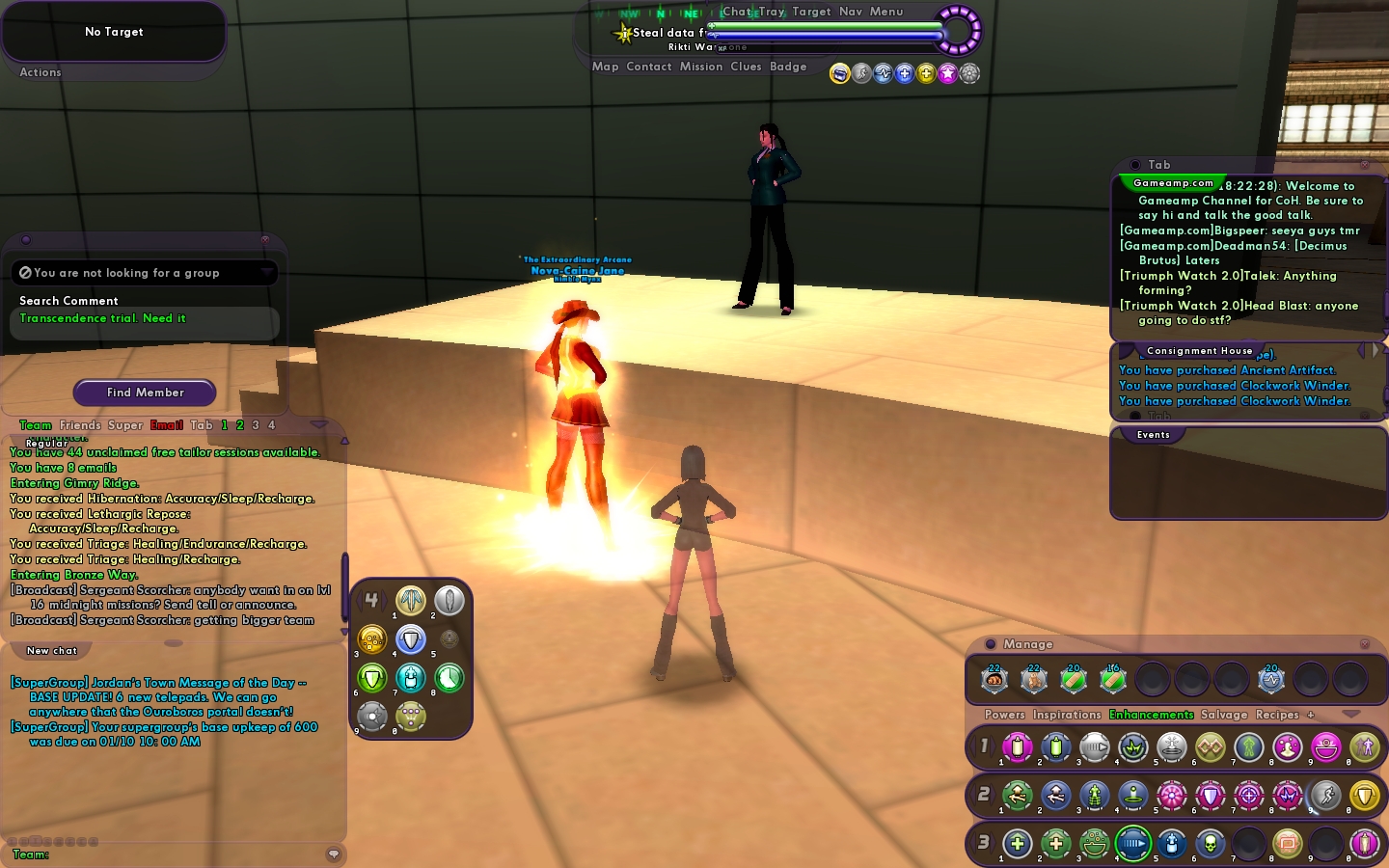Screen dimensions: 1389x868
Task: Open the Email tab
Action: click(x=167, y=425)
